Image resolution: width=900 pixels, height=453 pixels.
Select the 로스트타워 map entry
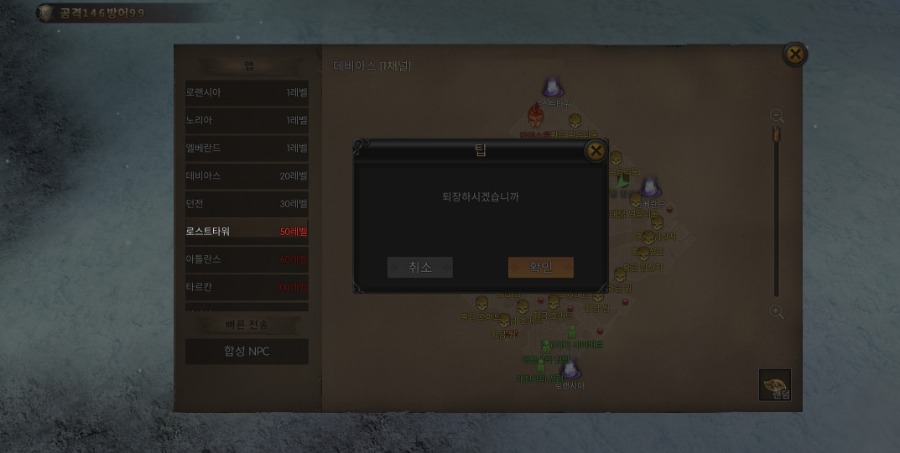246,232
